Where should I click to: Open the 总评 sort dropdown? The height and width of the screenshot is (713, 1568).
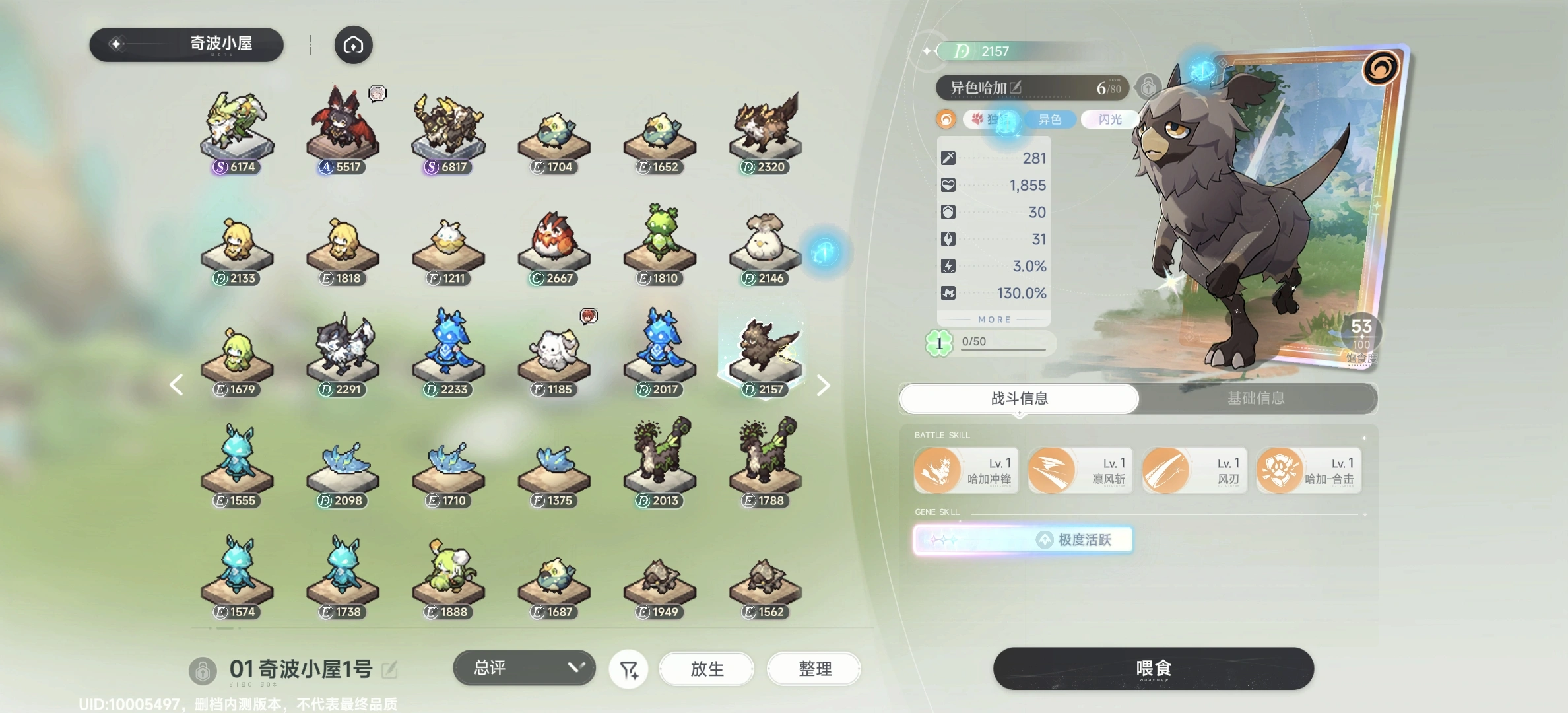524,668
